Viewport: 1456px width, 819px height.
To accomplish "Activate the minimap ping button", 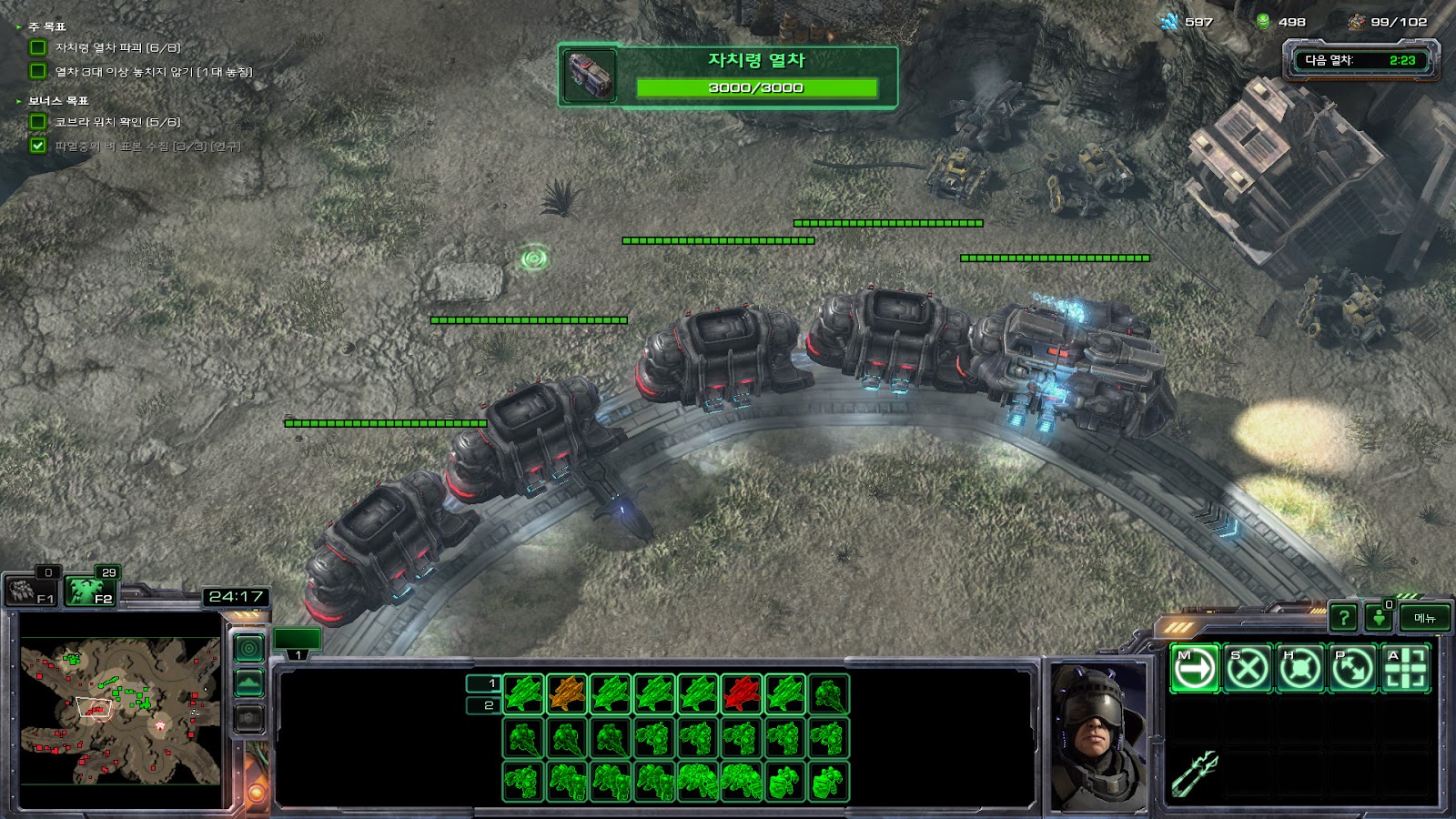I will point(249,648).
